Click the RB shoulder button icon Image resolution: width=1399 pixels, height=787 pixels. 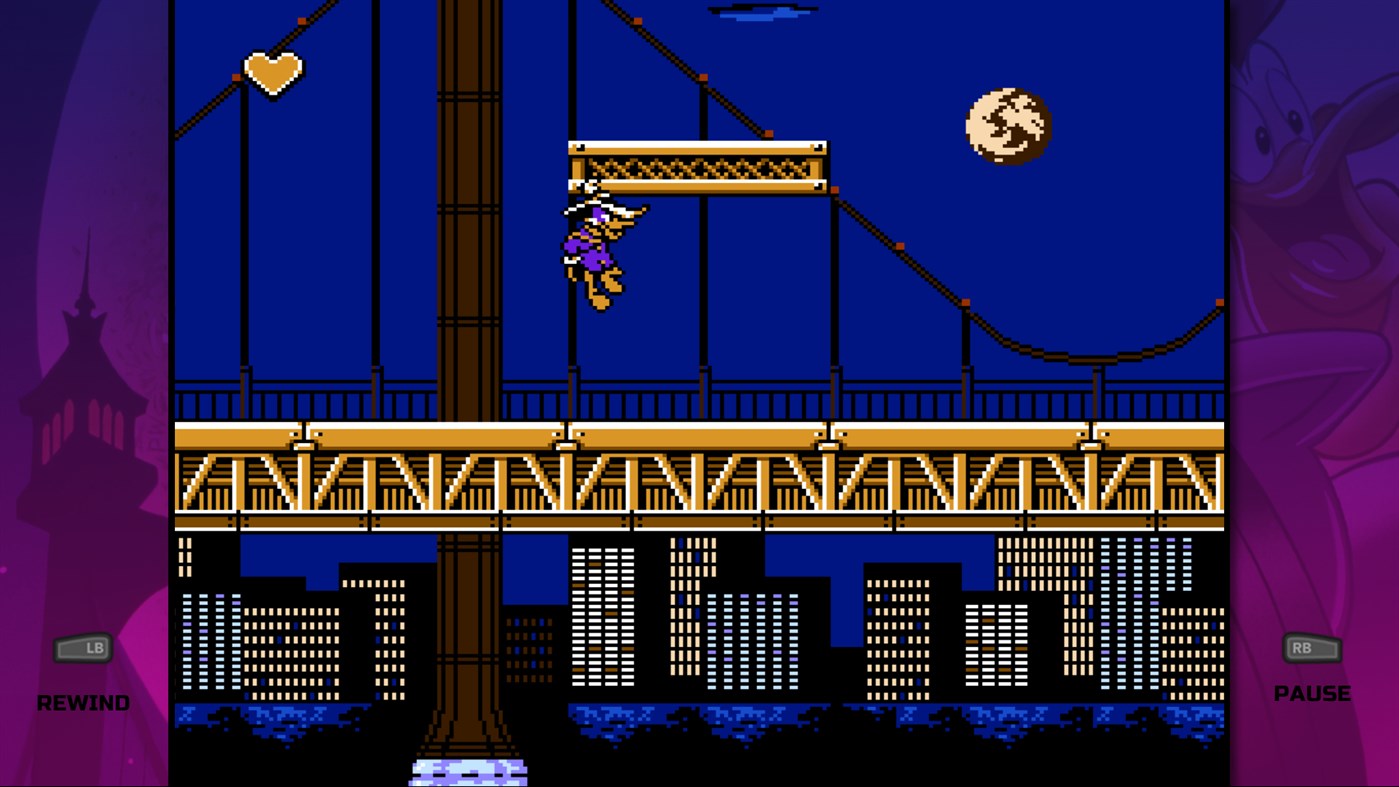(1310, 648)
